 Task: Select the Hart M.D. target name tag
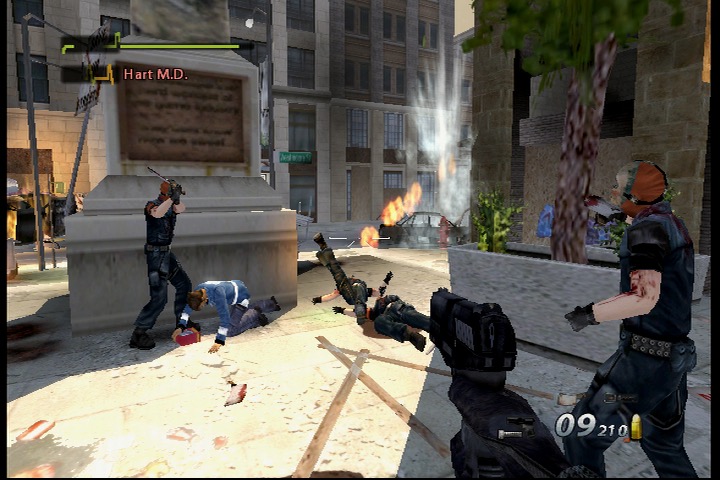pyautogui.click(x=155, y=74)
